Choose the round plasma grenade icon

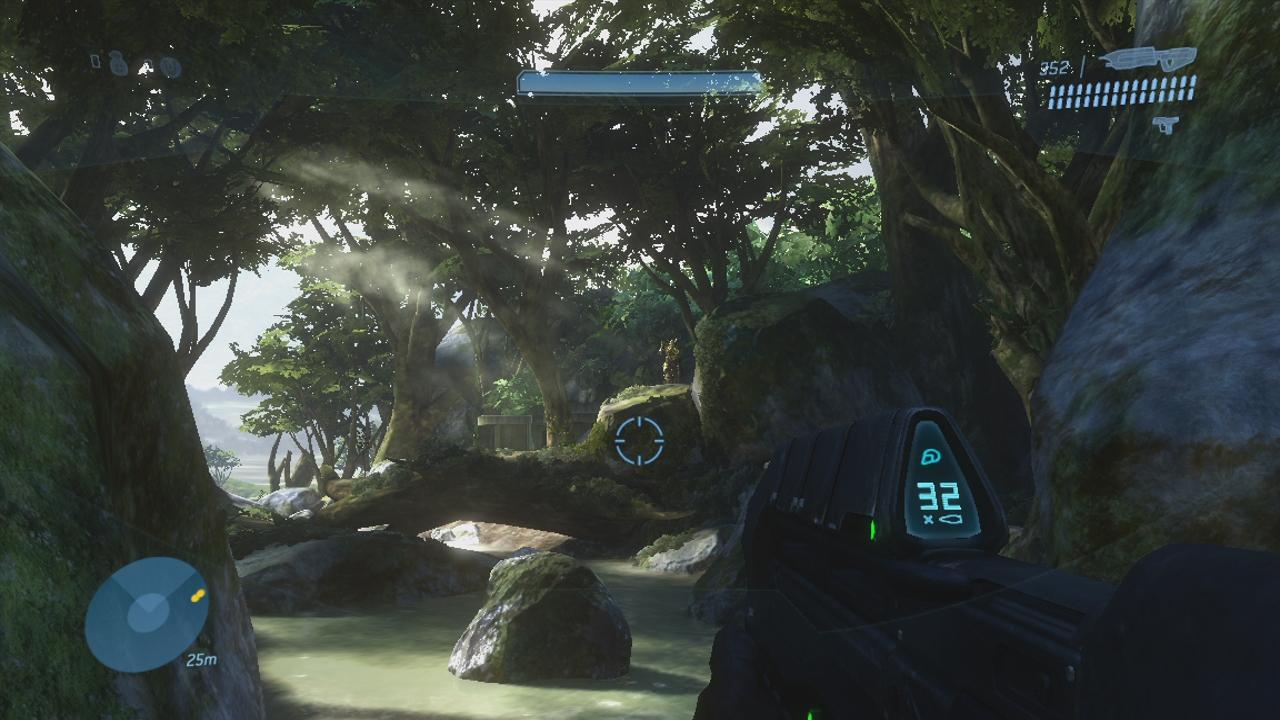(x=170, y=67)
